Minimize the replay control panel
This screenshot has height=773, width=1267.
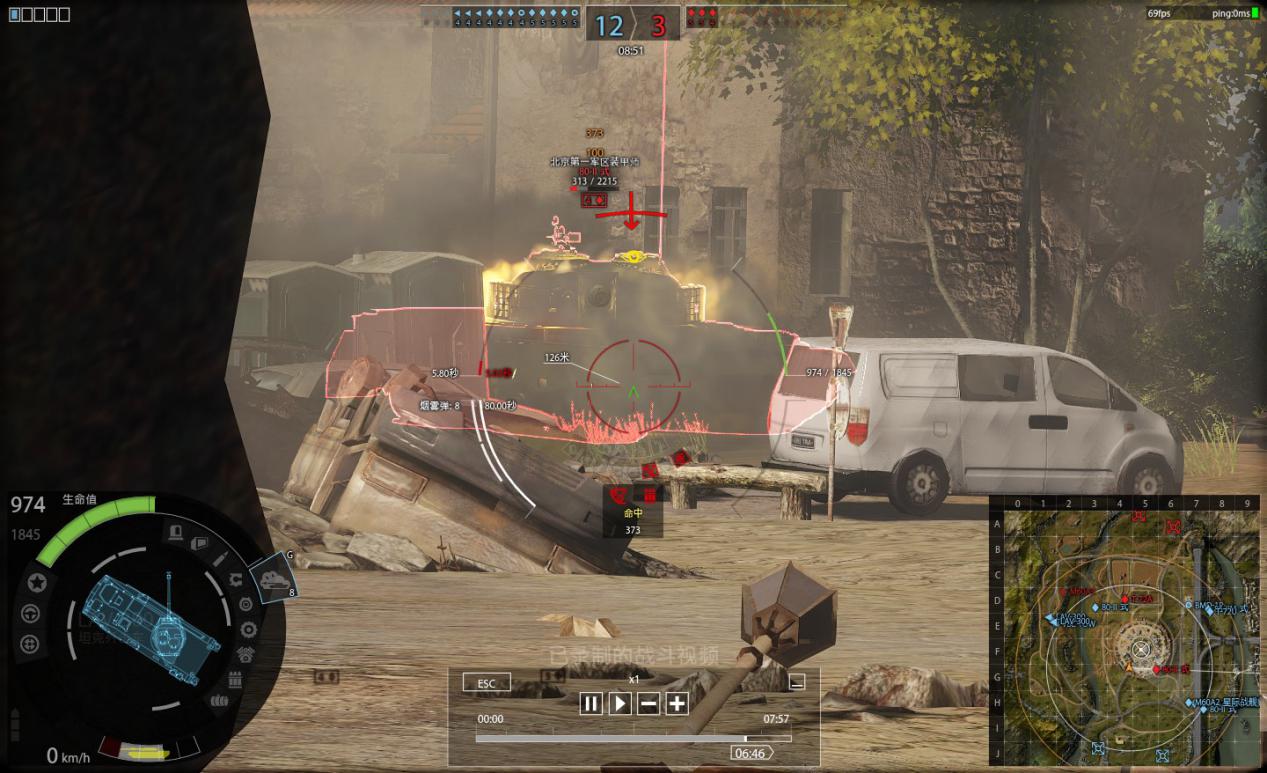pos(797,683)
